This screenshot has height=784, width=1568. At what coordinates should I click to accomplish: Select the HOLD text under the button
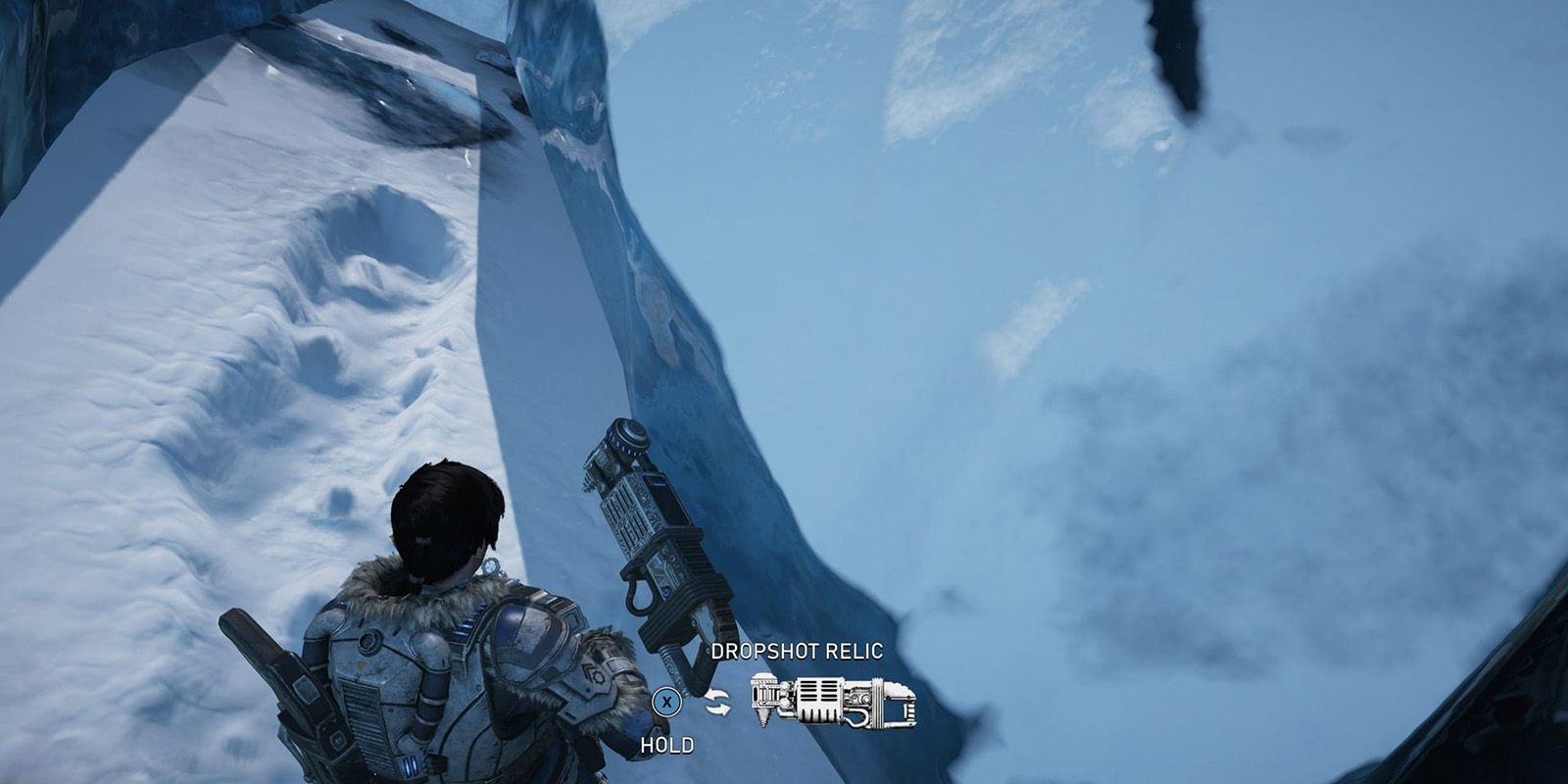668,743
